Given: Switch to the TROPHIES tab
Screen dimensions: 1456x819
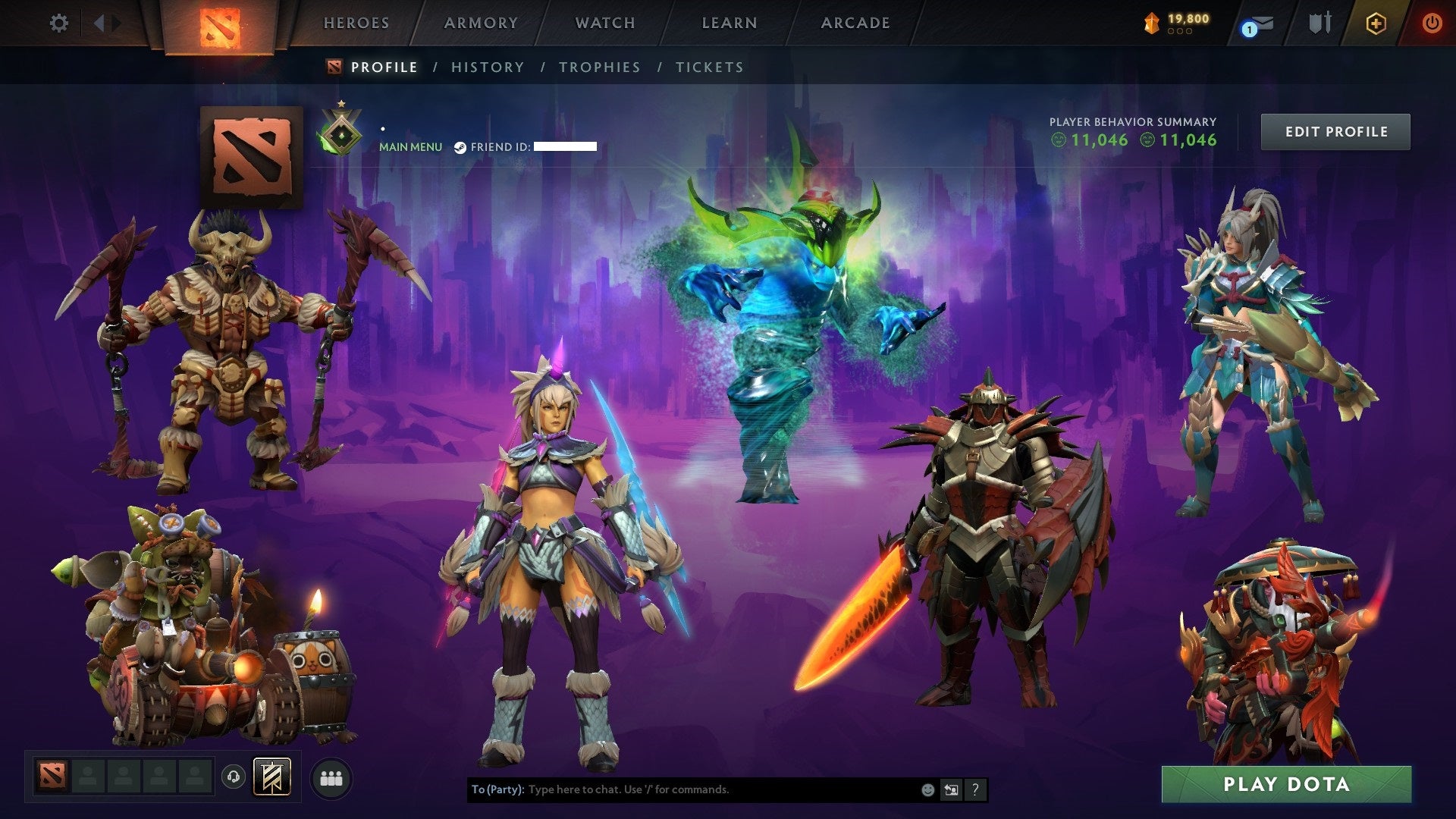Looking at the screenshot, I should pos(599,67).
